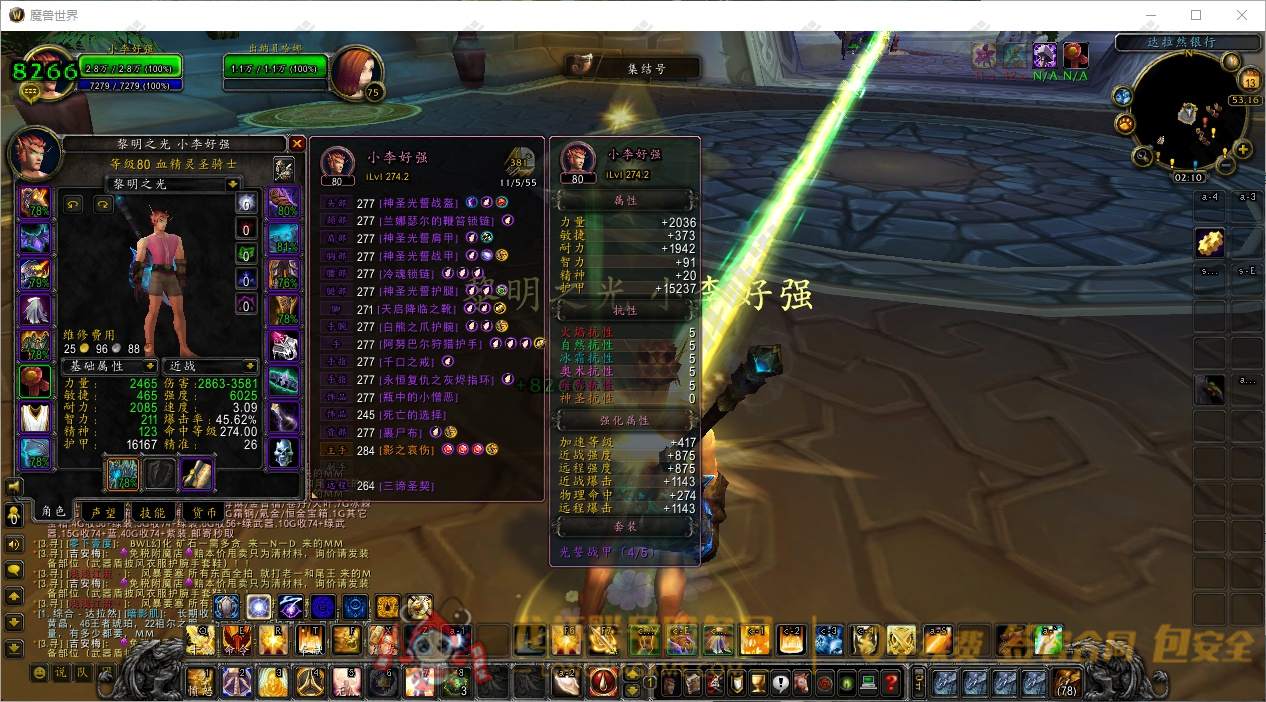Click the minimap zoom-in plus button

coord(1243,150)
